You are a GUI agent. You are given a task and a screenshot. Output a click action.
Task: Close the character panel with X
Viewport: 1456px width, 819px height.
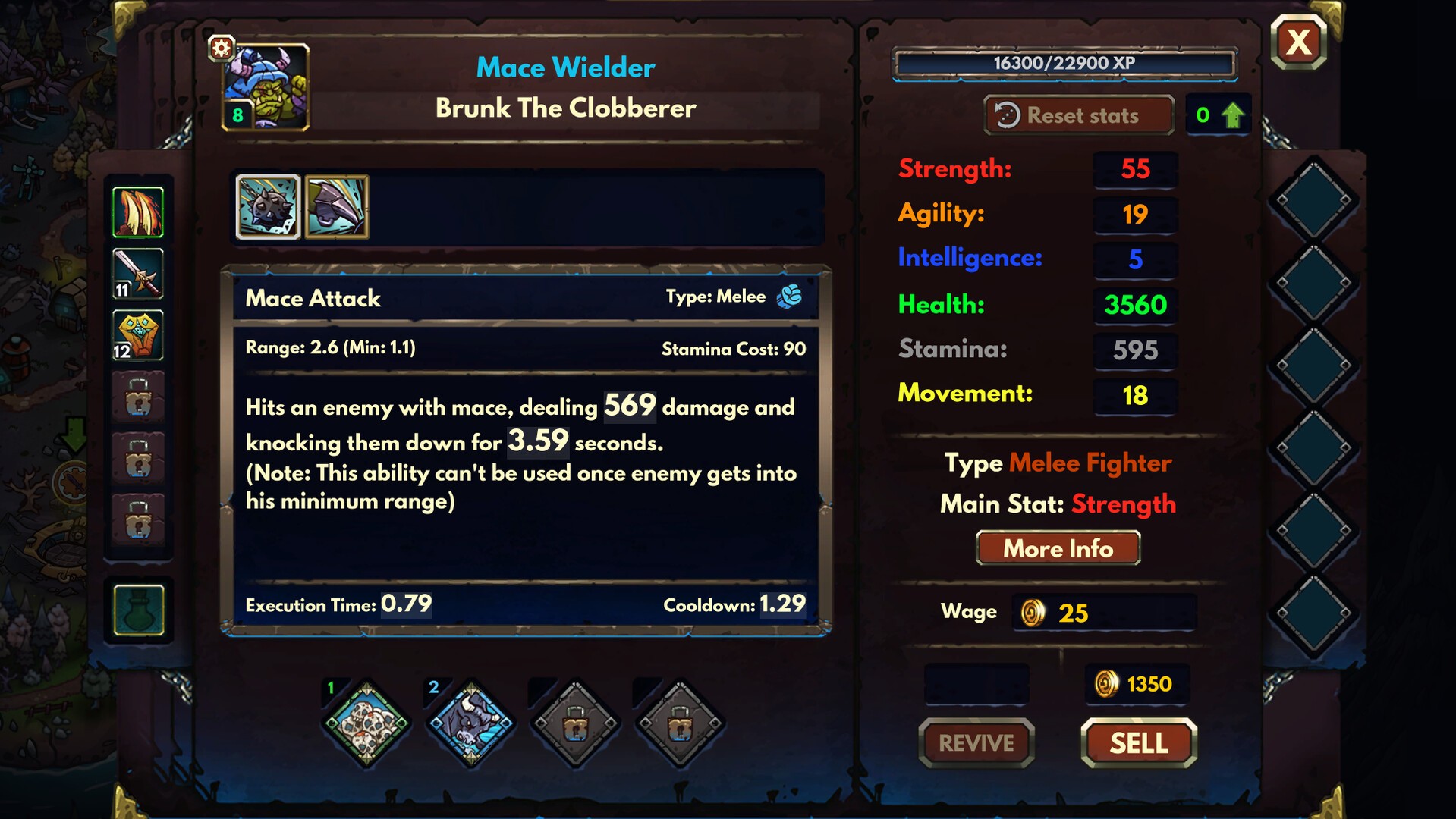[x=1298, y=42]
